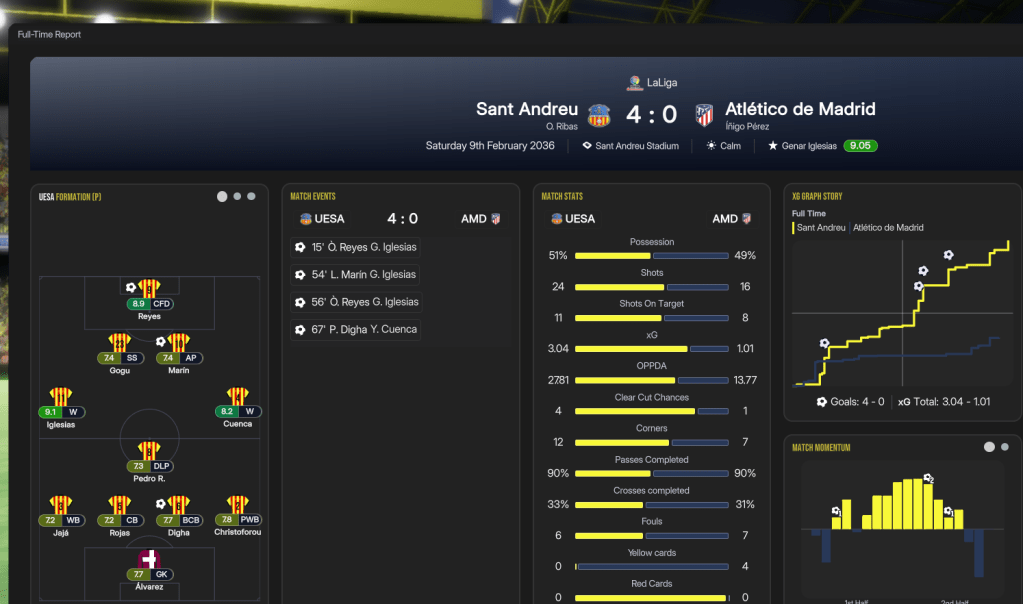Select Atlético de Madrid in xG graph legend
This screenshot has width=1023, height=604.
pyautogui.click(x=888, y=228)
